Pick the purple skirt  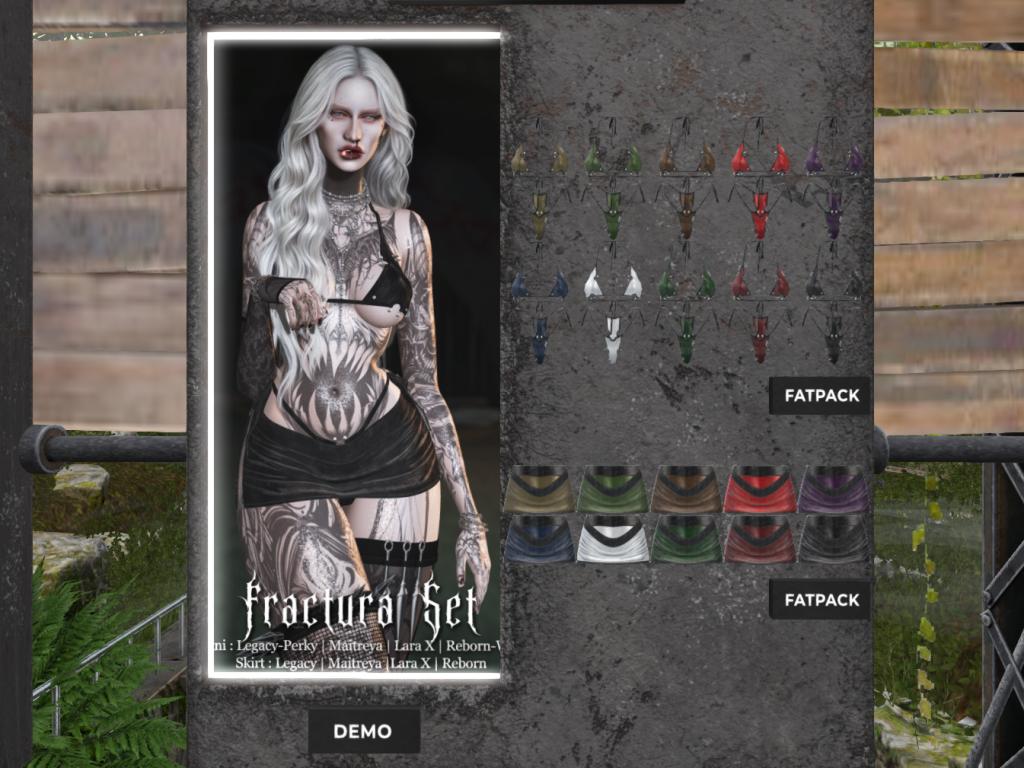pyautogui.click(x=833, y=490)
